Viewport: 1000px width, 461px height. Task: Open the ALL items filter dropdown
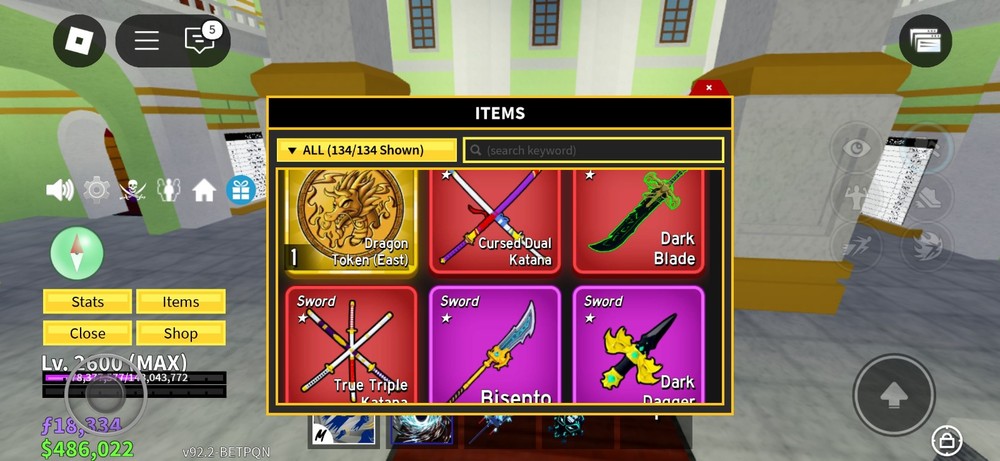pyautogui.click(x=366, y=150)
